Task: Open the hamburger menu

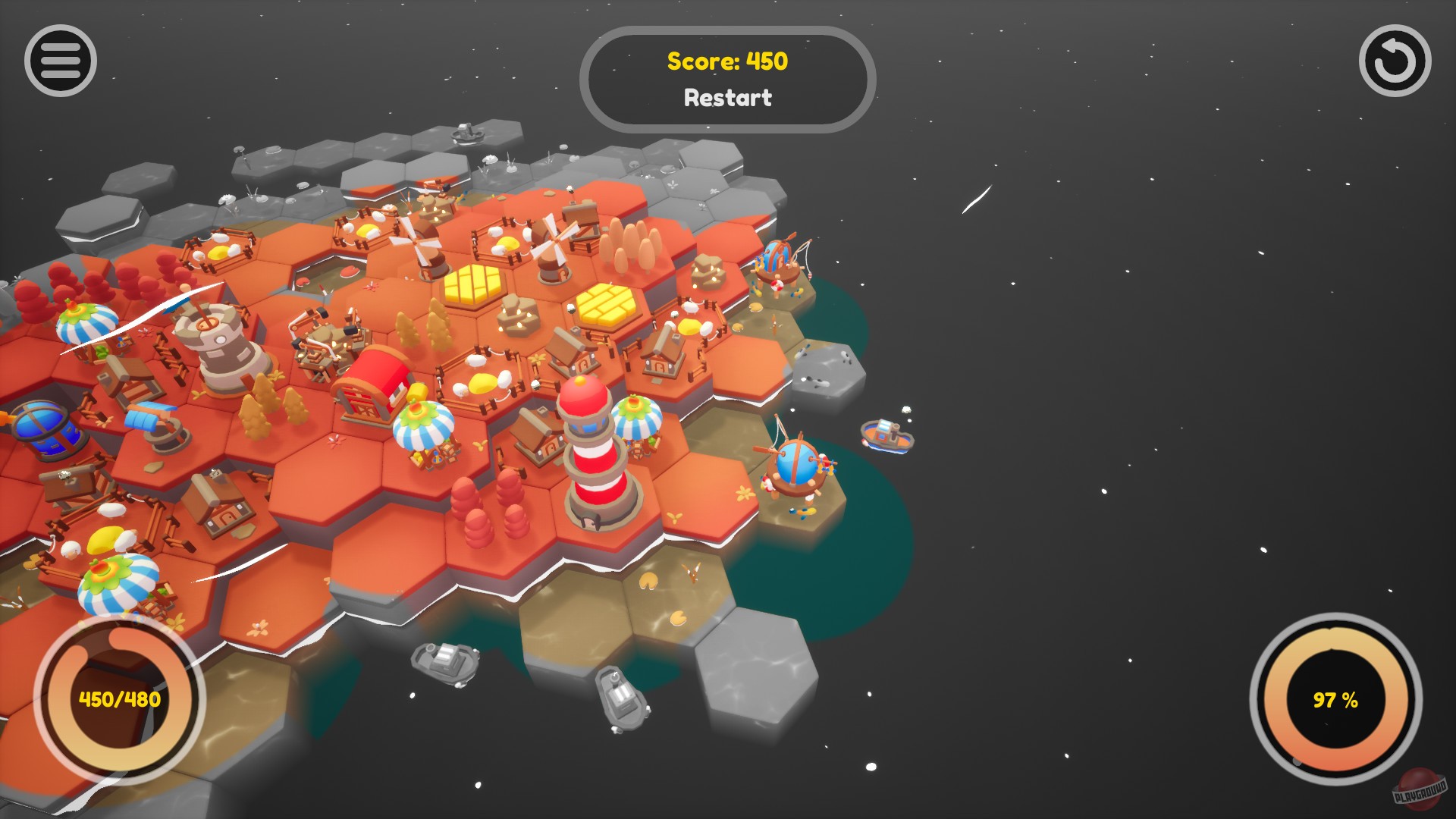Action: click(x=59, y=61)
